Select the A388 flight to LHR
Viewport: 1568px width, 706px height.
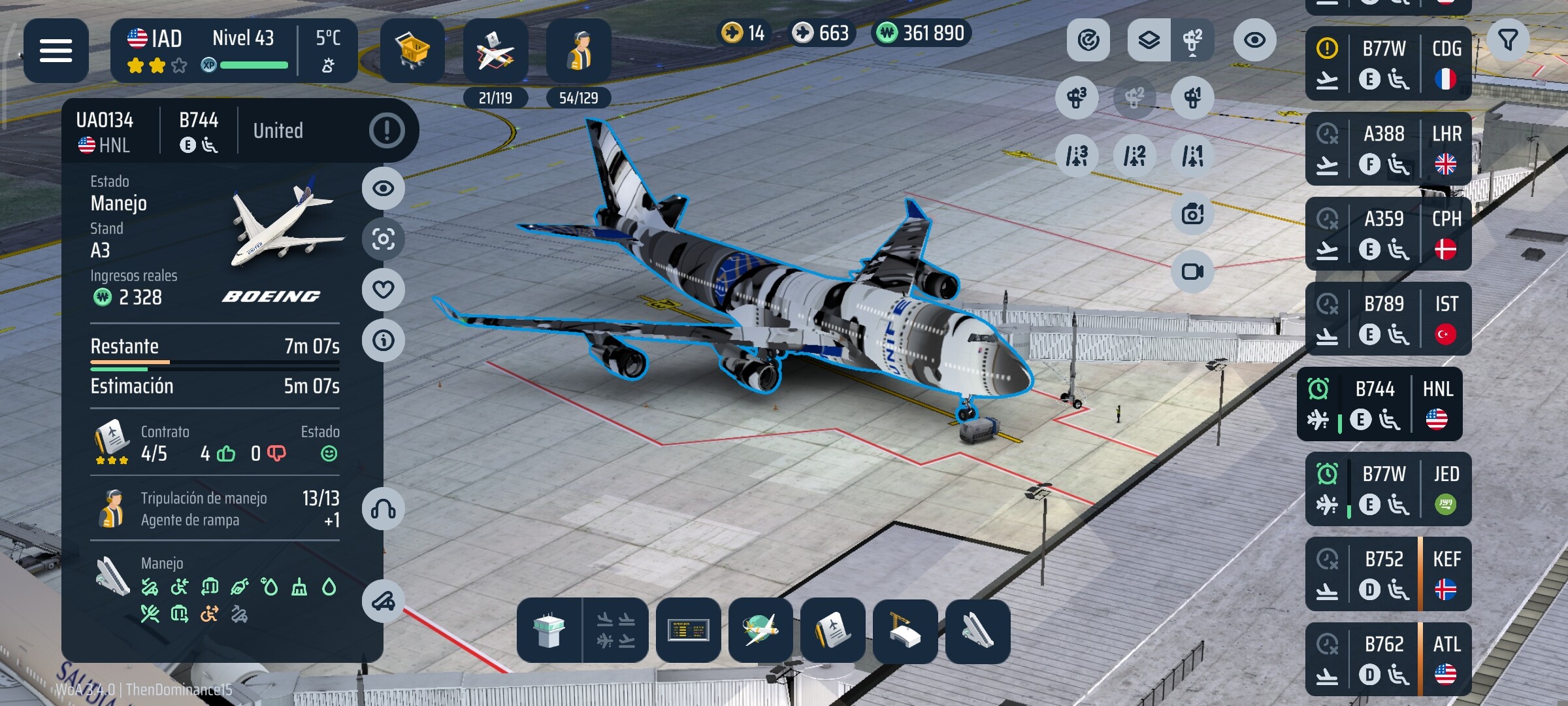click(x=1388, y=149)
